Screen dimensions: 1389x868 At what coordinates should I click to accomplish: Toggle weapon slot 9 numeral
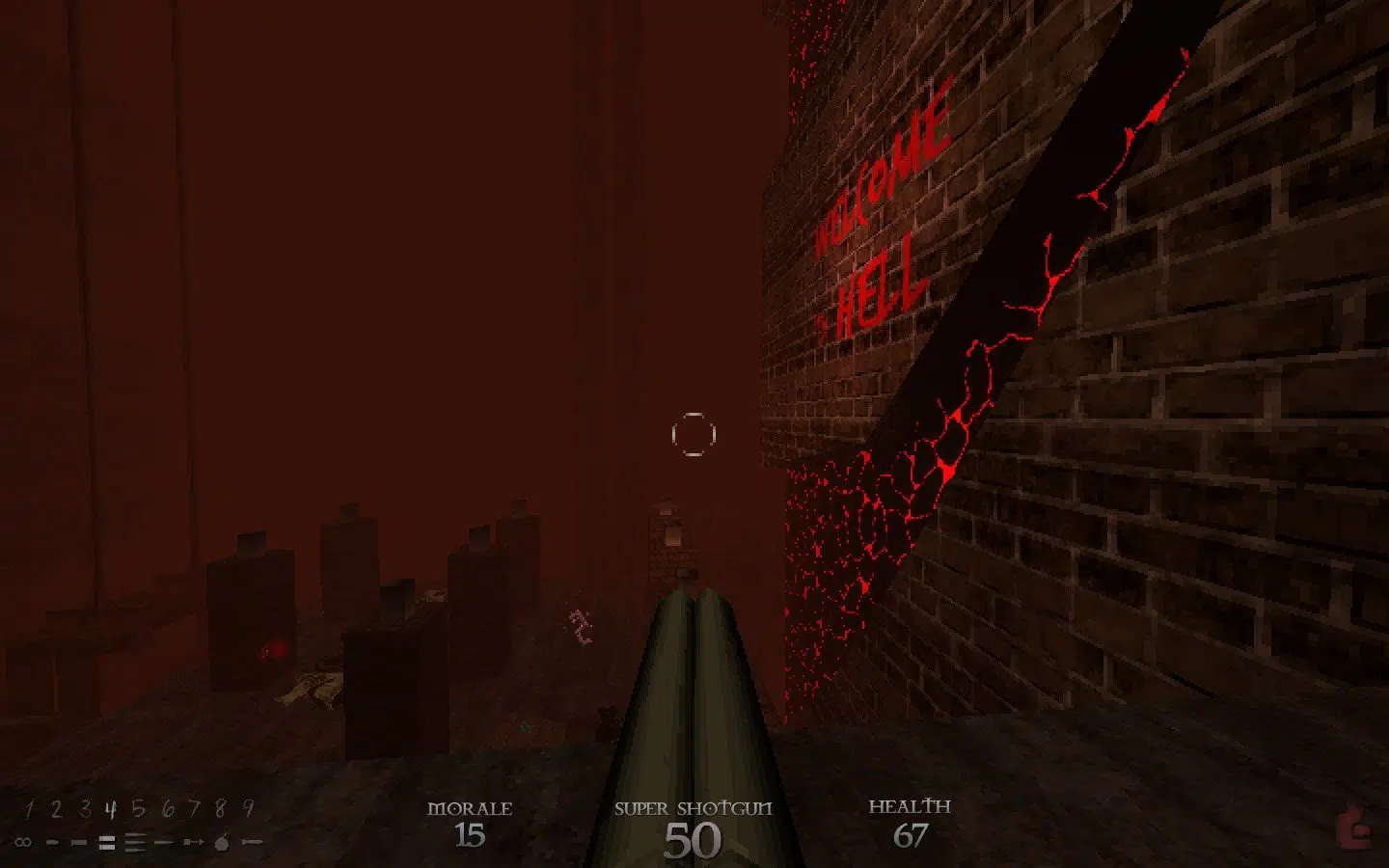click(x=249, y=808)
